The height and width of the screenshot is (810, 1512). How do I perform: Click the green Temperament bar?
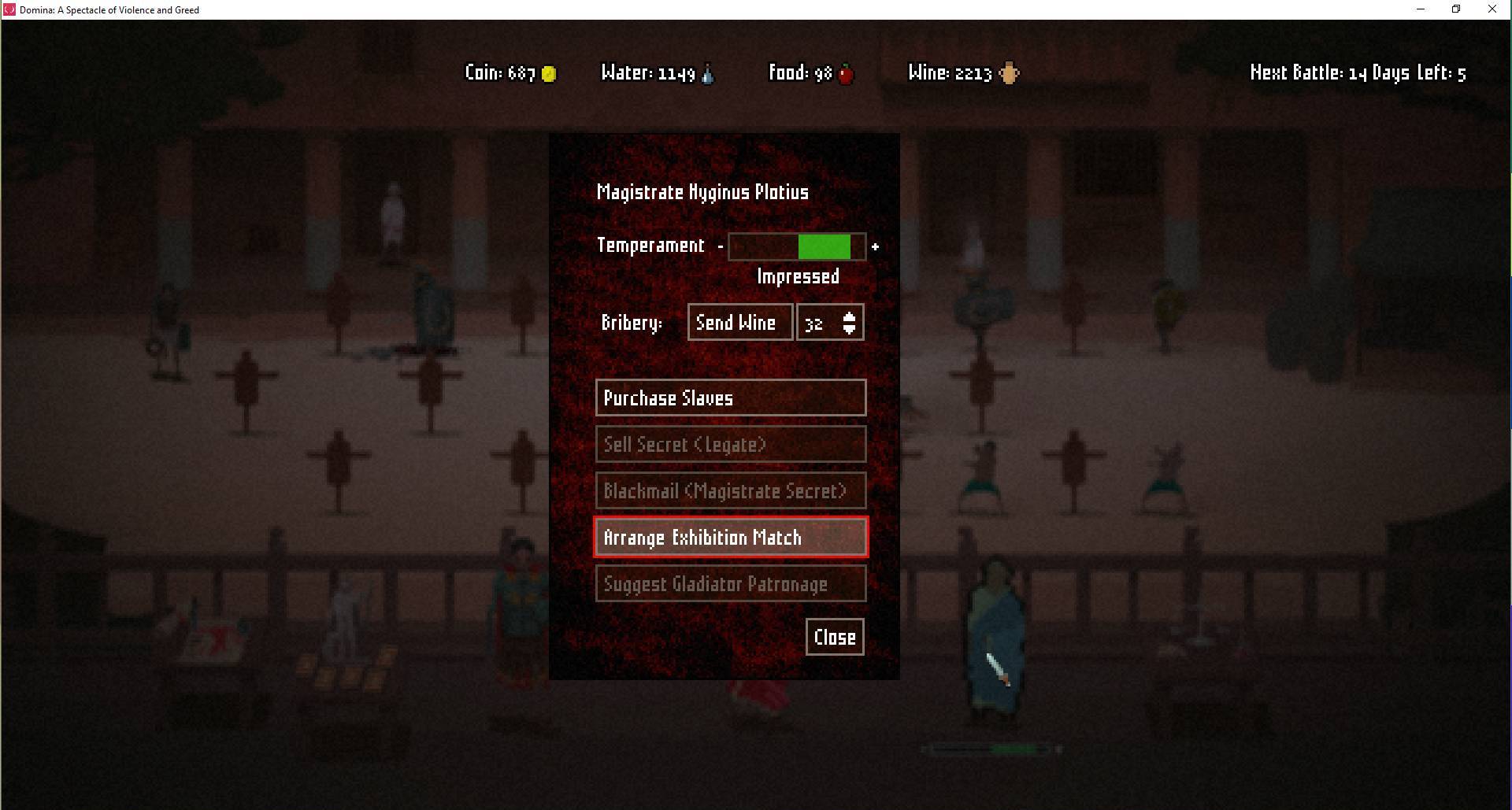point(823,246)
